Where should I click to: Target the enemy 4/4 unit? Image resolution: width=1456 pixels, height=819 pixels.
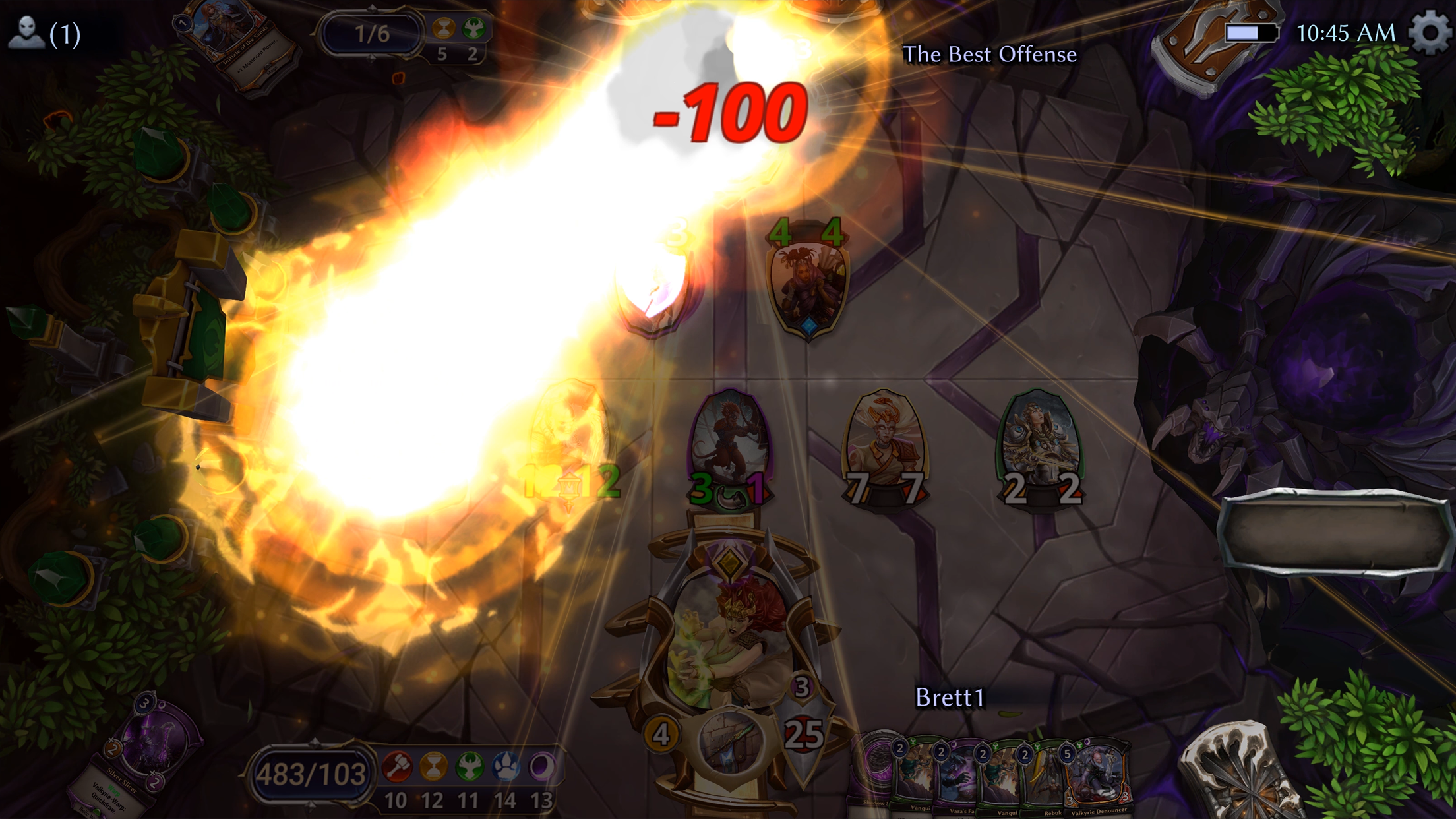click(808, 284)
